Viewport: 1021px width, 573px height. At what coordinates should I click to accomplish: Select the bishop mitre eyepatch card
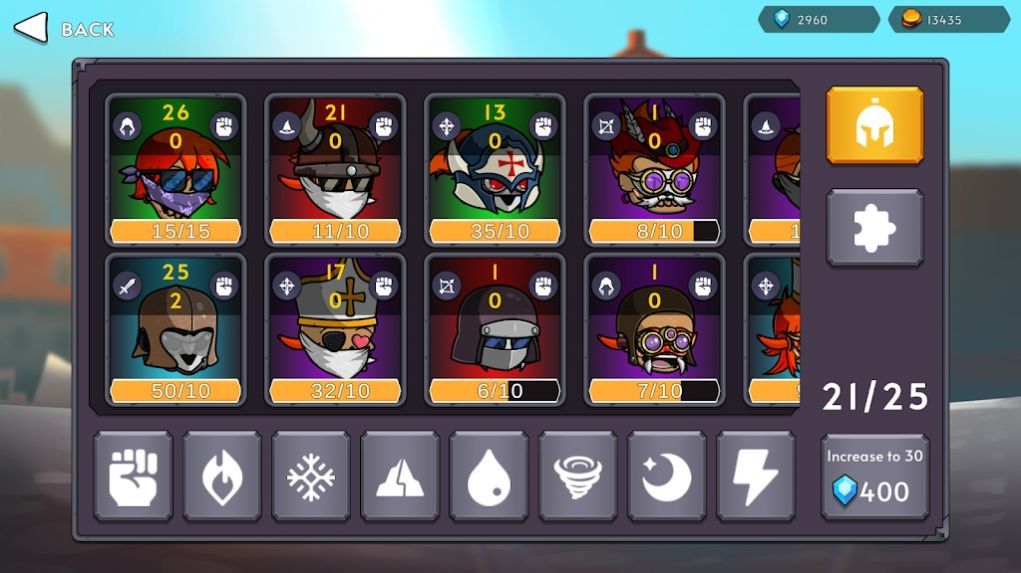point(335,330)
